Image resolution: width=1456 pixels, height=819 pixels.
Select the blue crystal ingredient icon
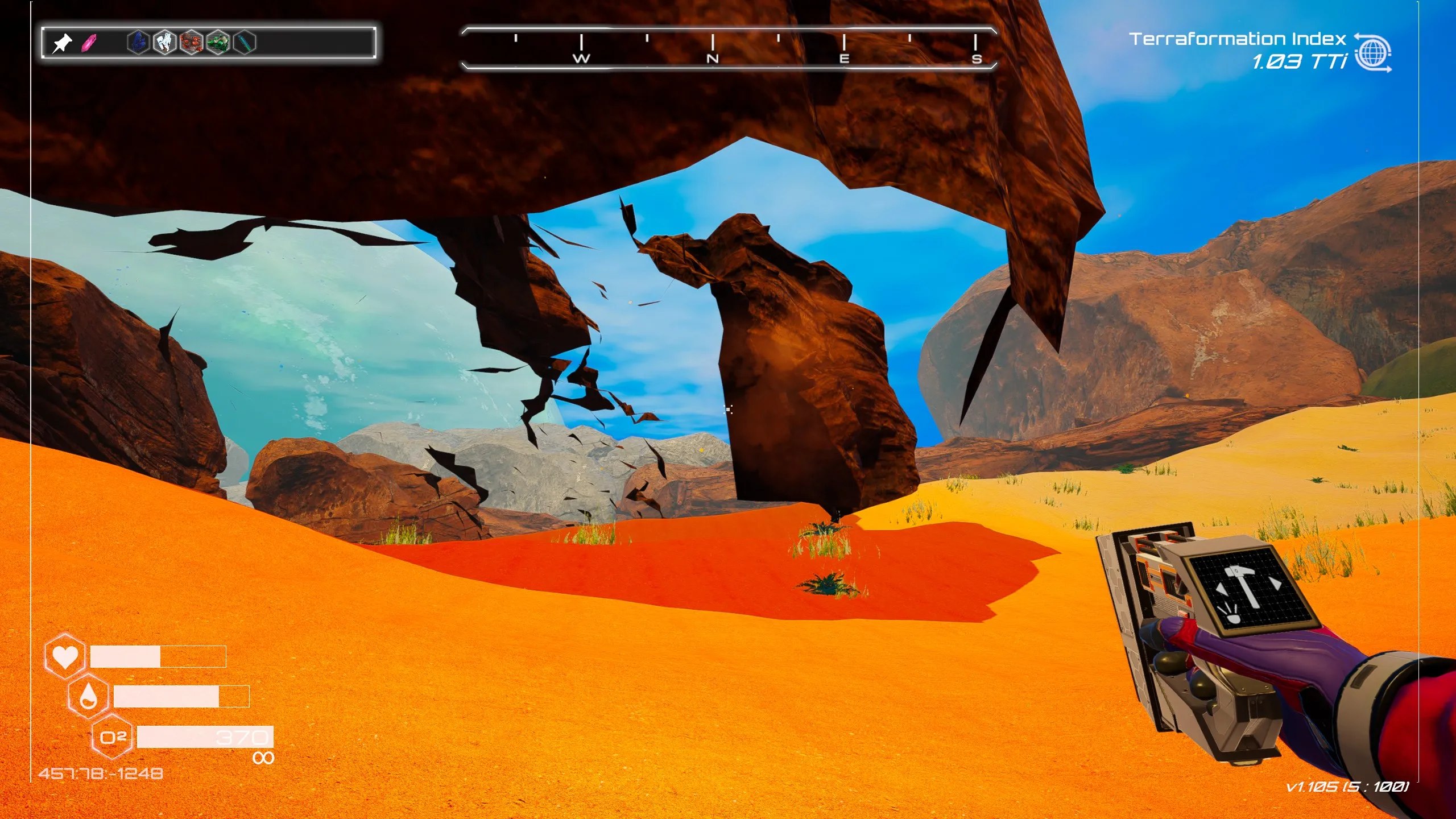(x=138, y=42)
